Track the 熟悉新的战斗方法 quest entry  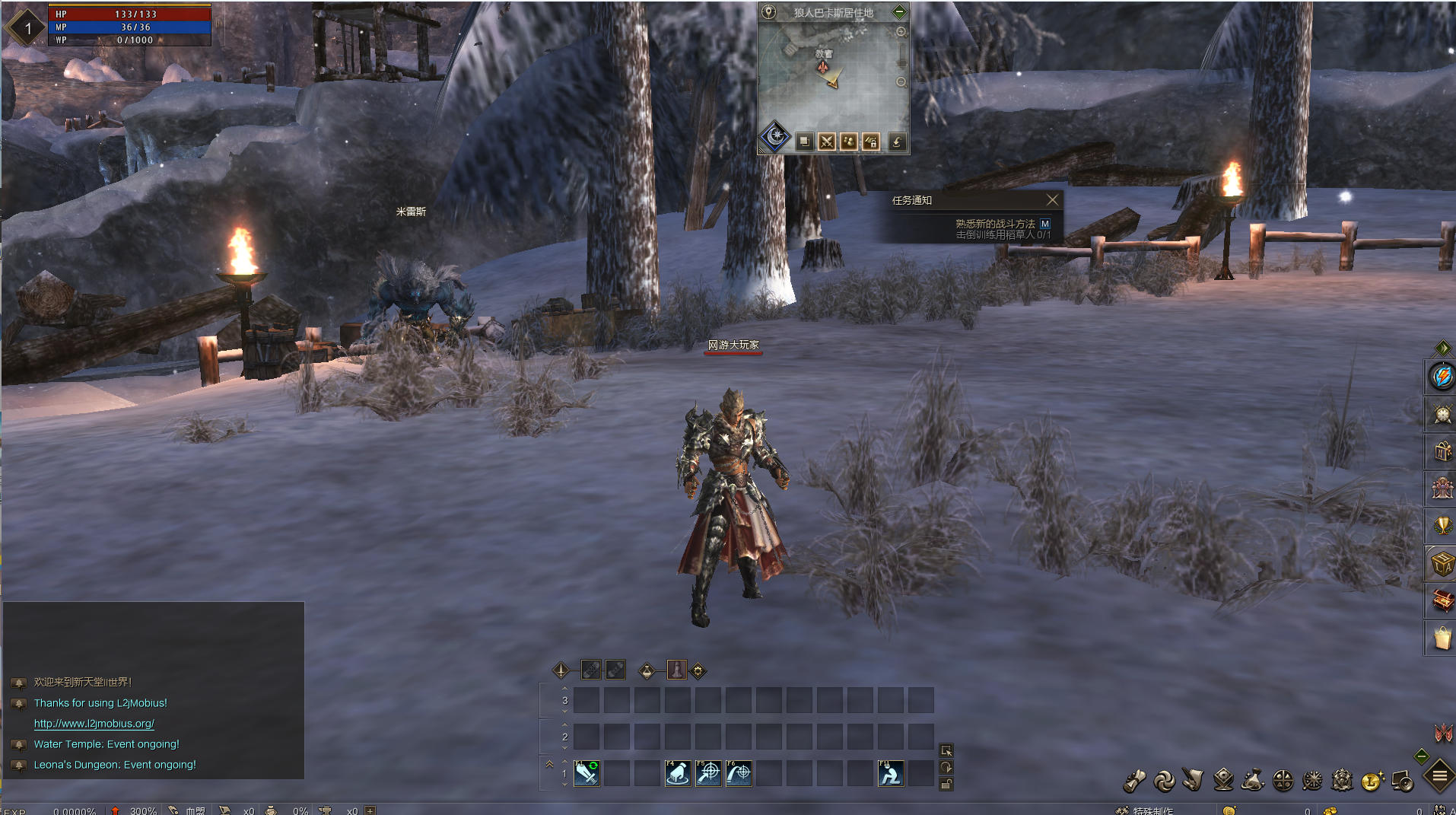[995, 224]
